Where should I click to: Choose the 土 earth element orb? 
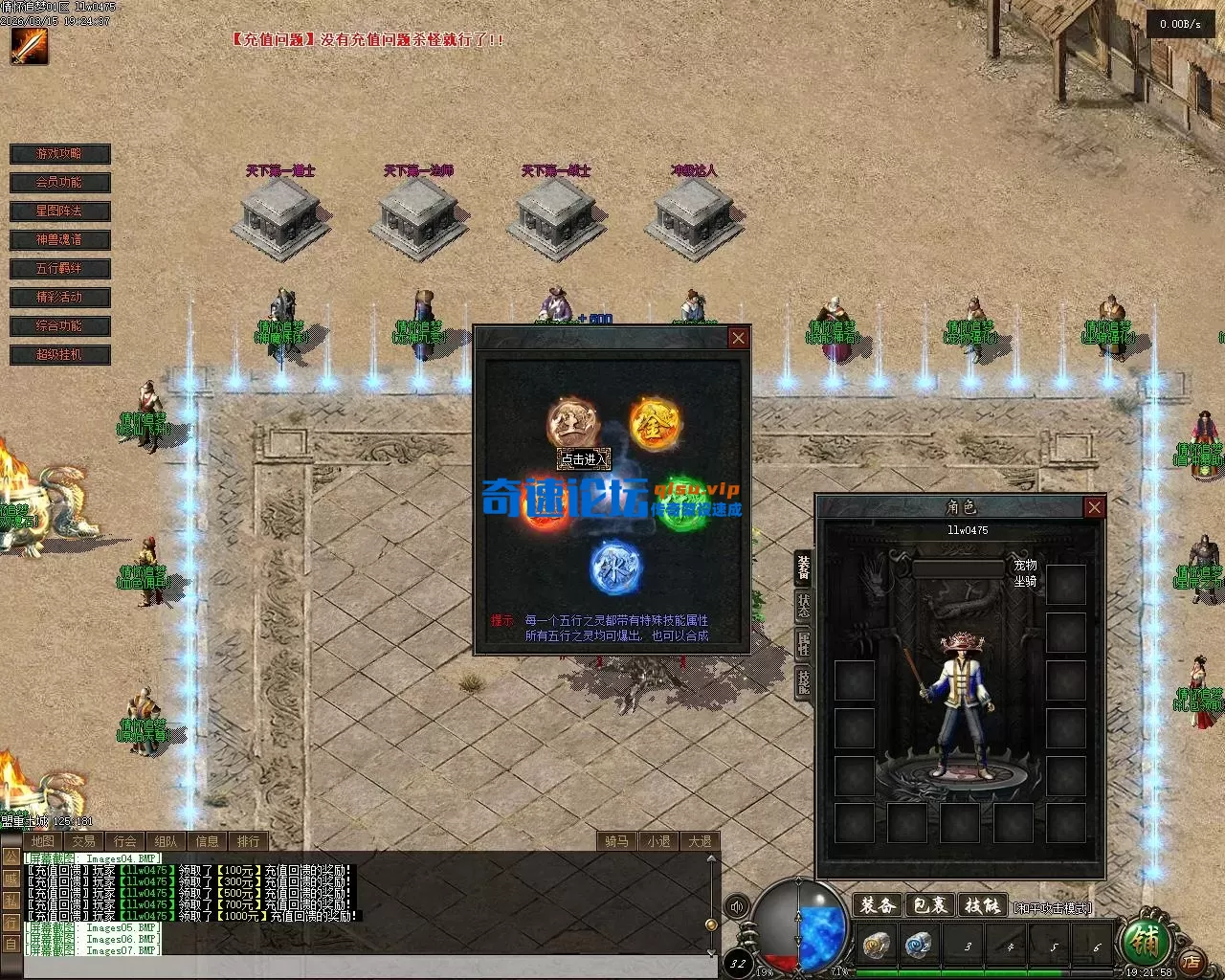[572, 424]
